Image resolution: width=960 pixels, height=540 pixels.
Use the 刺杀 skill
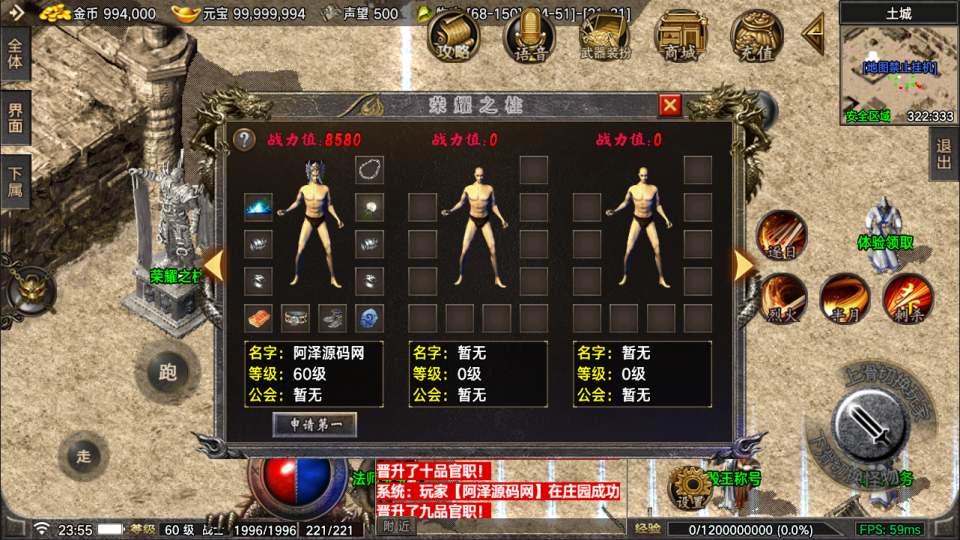[x=907, y=297]
